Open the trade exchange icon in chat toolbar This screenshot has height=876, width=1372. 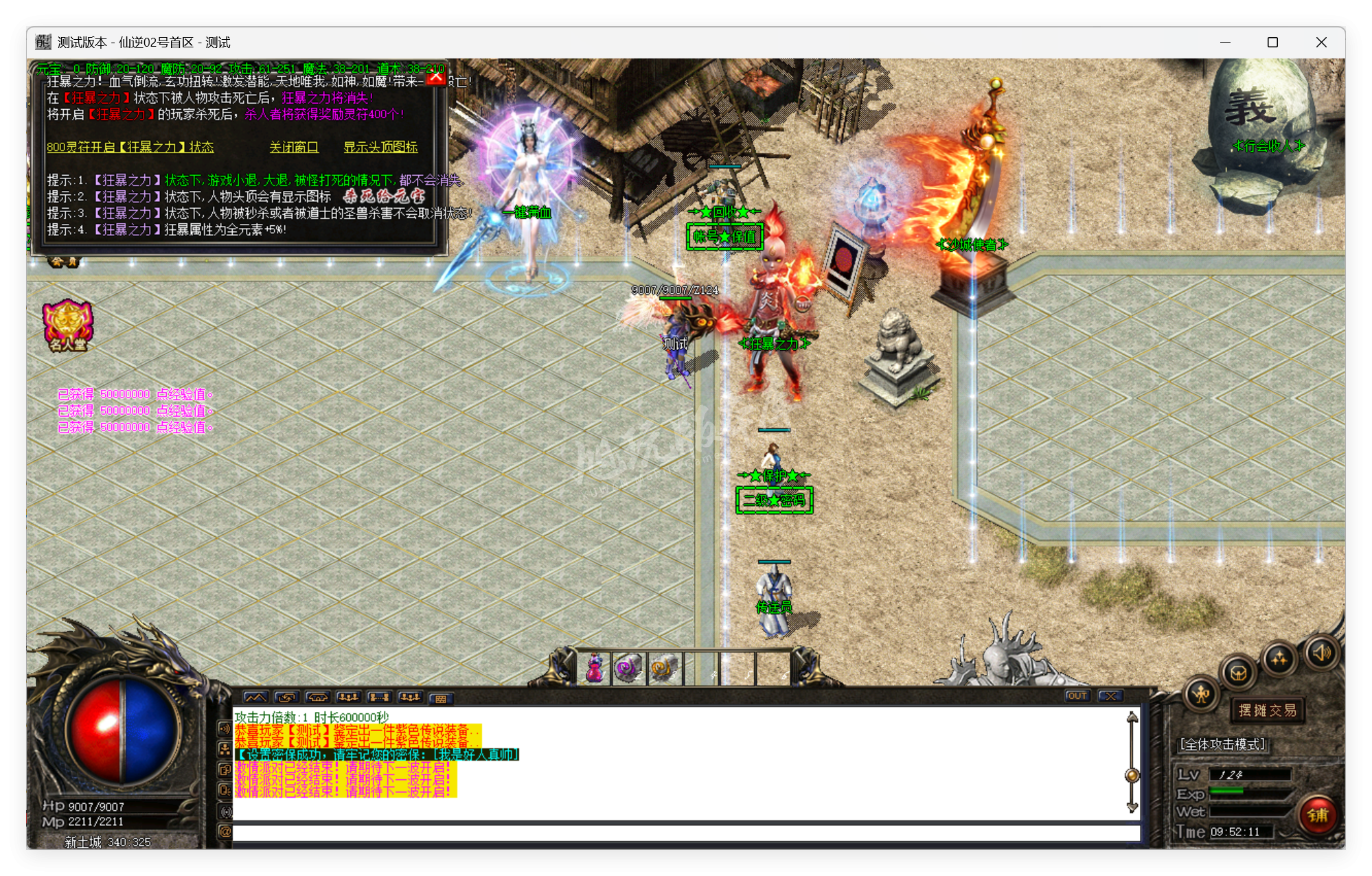[286, 698]
